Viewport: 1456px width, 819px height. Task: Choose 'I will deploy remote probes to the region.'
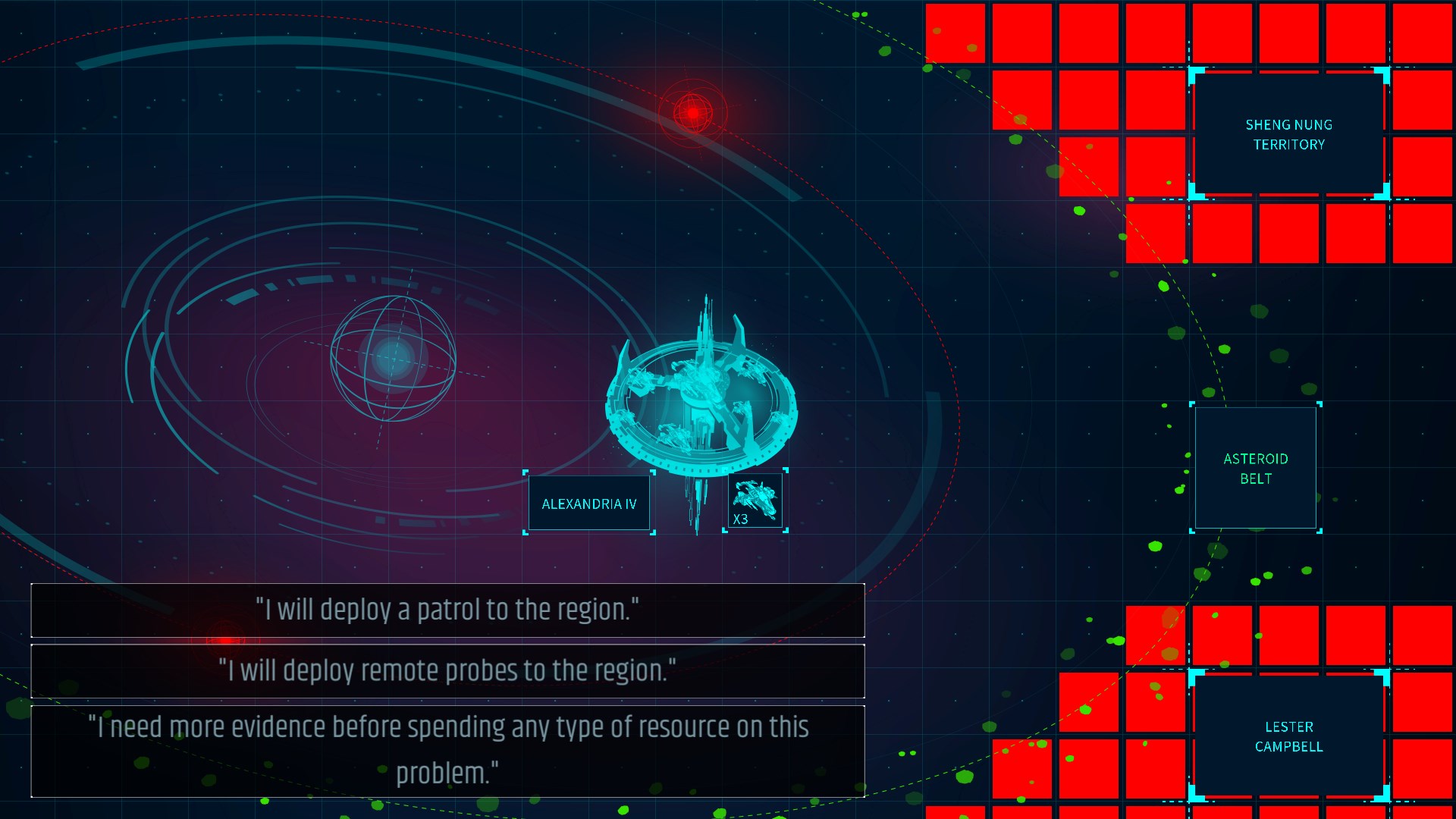(x=447, y=670)
